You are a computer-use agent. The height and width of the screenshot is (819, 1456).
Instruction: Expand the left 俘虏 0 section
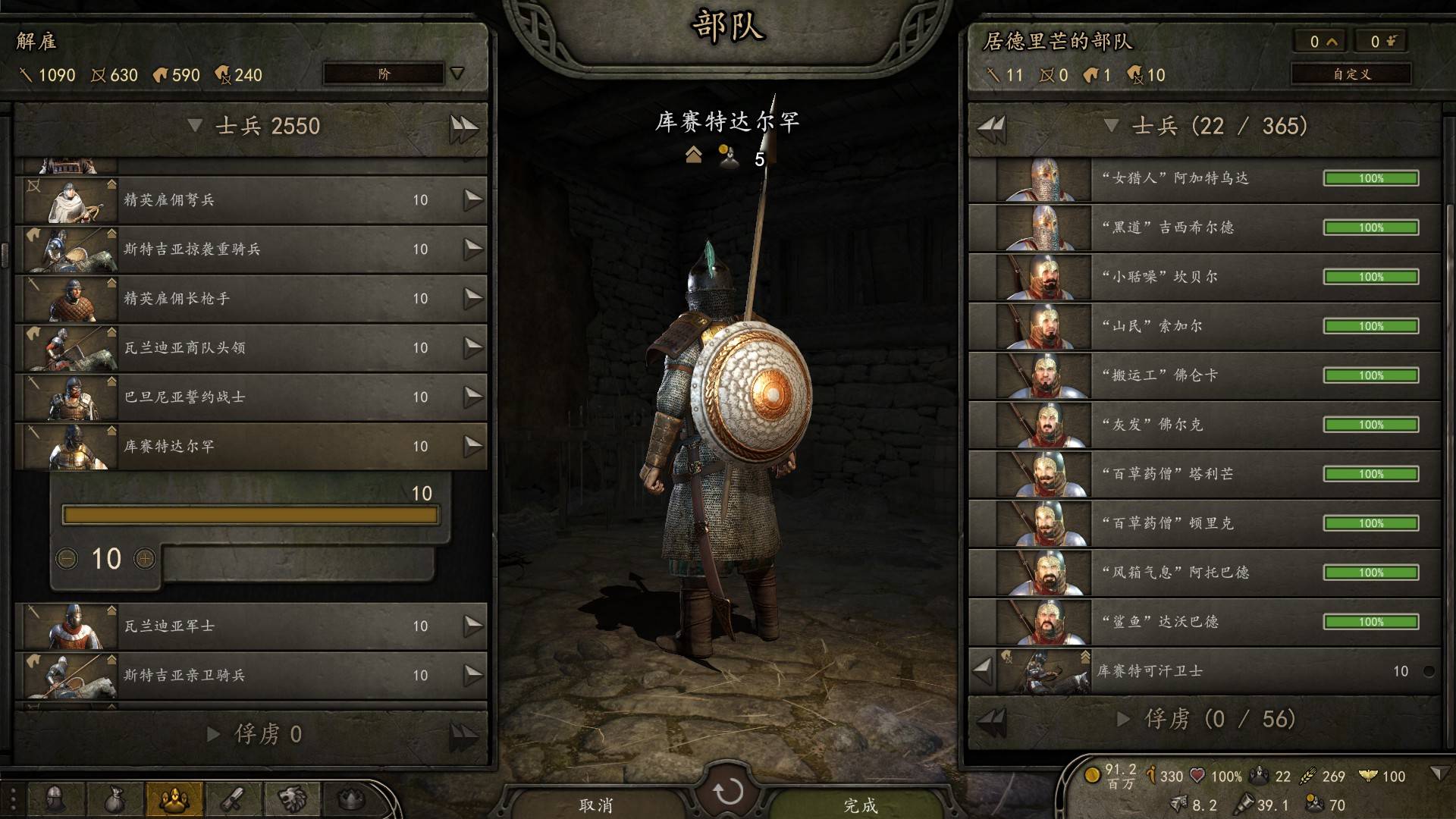[x=214, y=734]
